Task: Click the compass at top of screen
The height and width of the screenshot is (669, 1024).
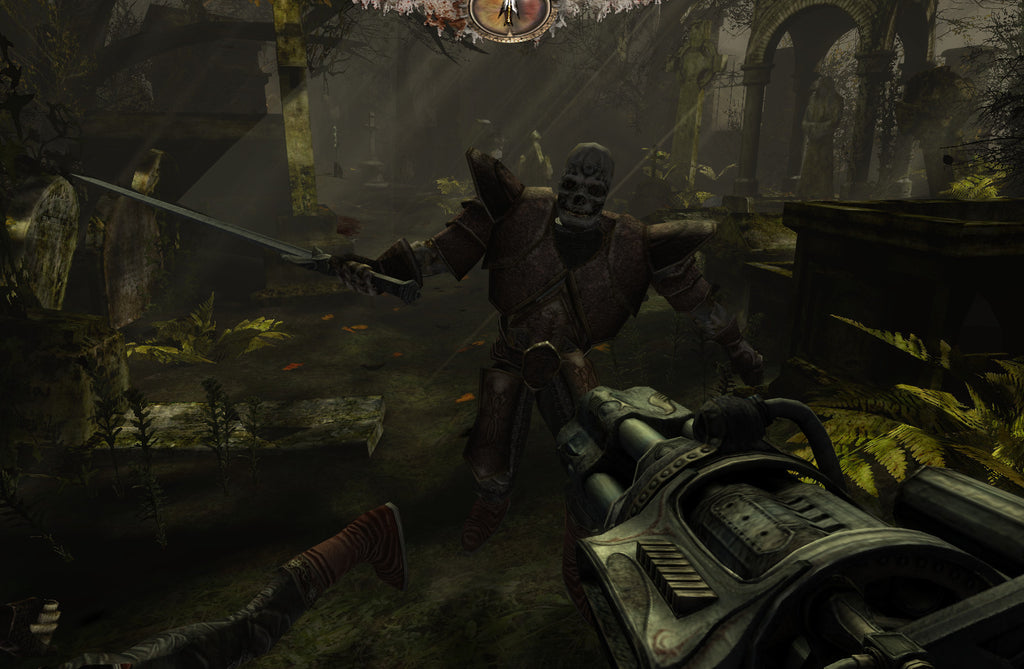Action: 510,14
